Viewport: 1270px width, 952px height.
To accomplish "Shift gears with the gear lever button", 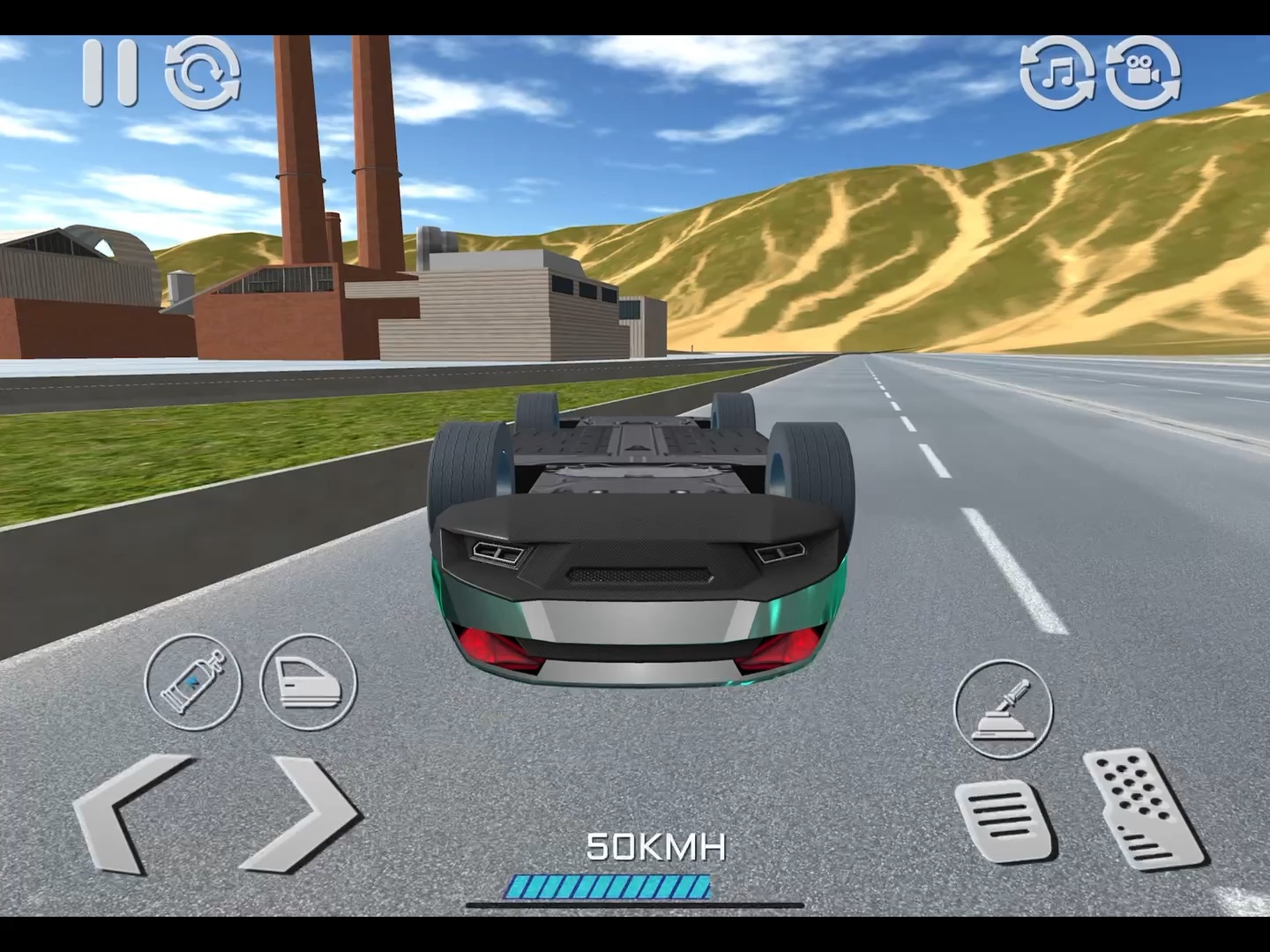I will tap(1003, 709).
